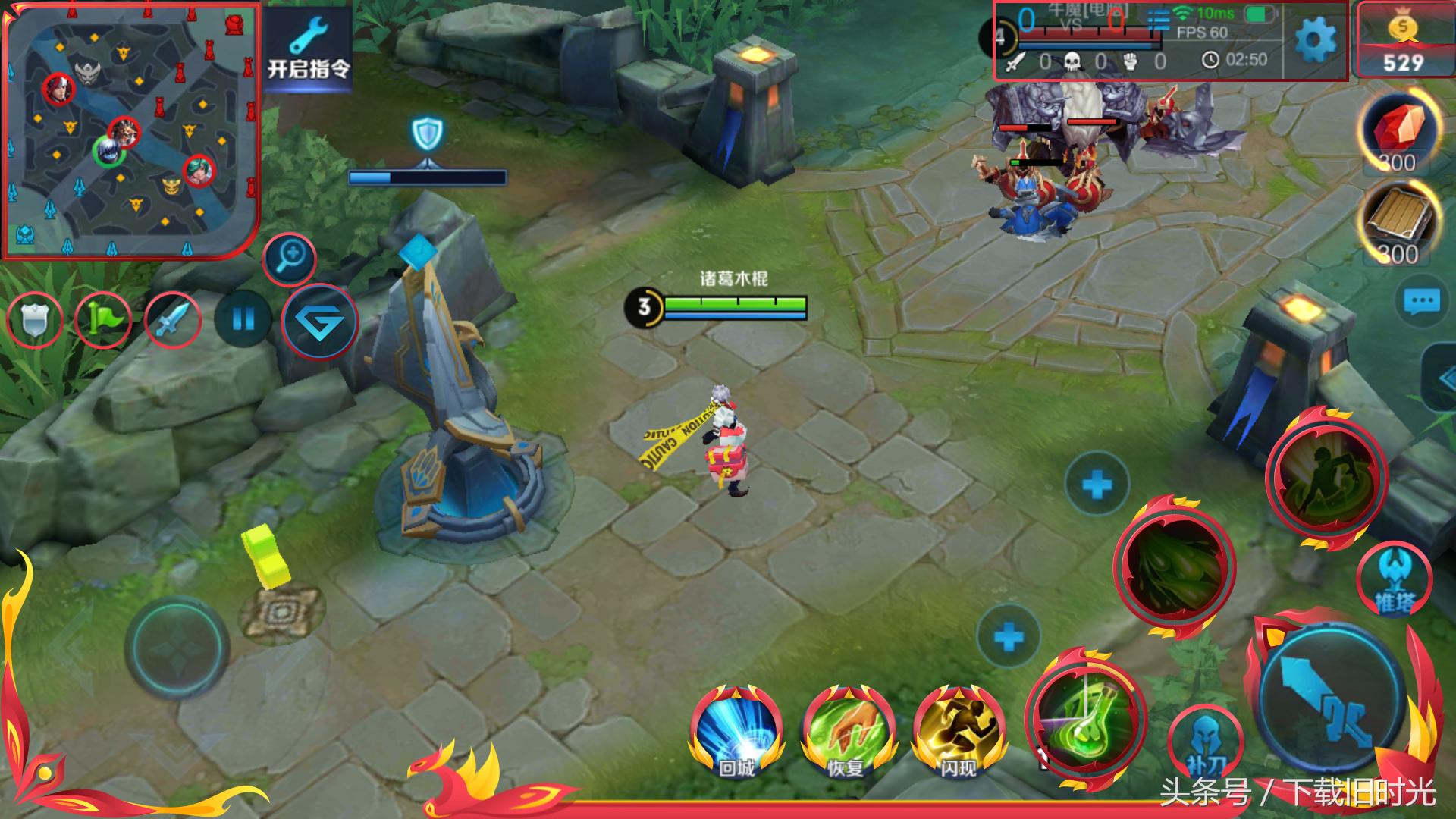The image size is (1456, 819).
Task: Tap the 开启指令 wrench button
Action: [x=309, y=50]
